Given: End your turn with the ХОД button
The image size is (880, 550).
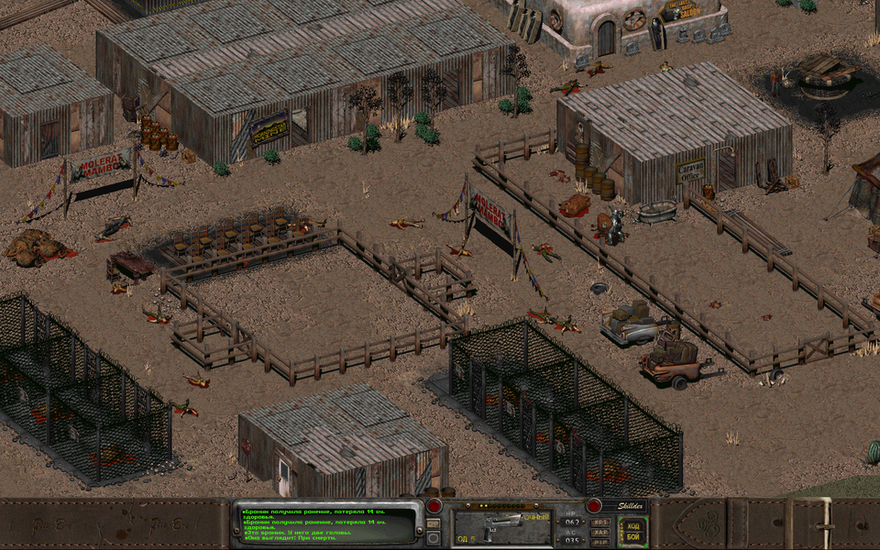Looking at the screenshot, I should point(633,526).
